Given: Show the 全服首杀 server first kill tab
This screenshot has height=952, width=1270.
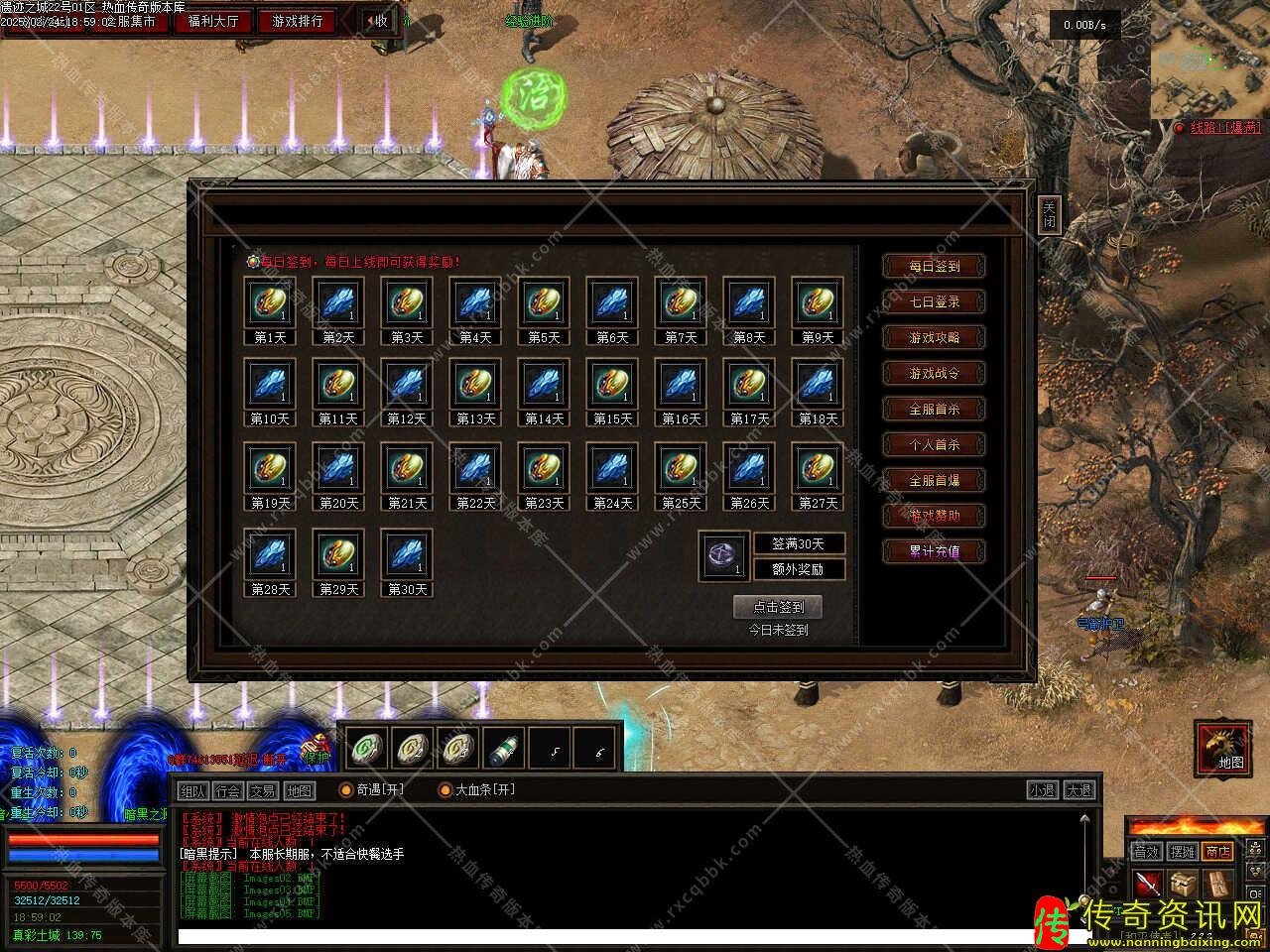Looking at the screenshot, I should (935, 409).
